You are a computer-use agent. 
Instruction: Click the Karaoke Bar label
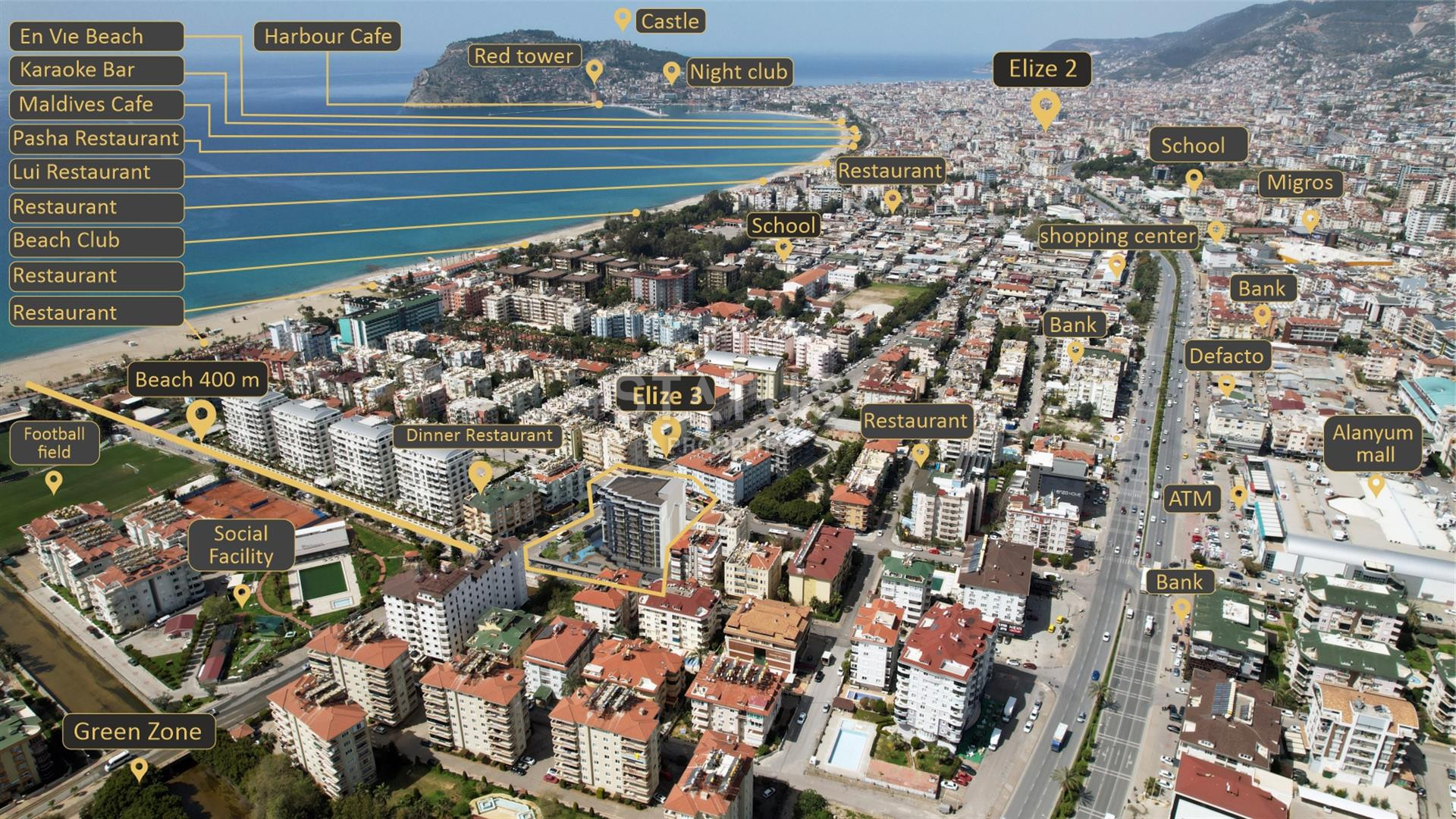pyautogui.click(x=96, y=71)
